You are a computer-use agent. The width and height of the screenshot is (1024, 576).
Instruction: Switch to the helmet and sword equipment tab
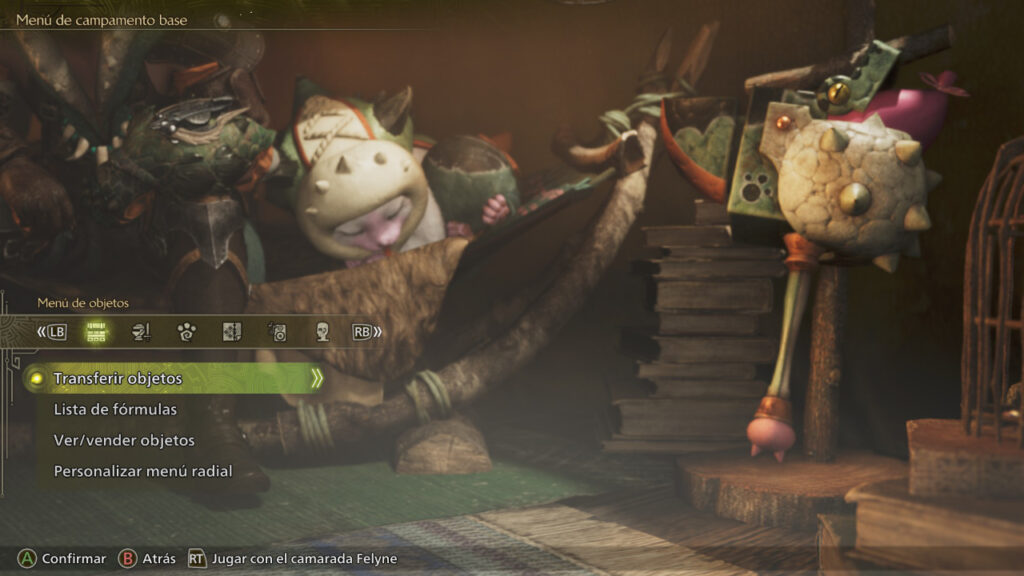(141, 332)
